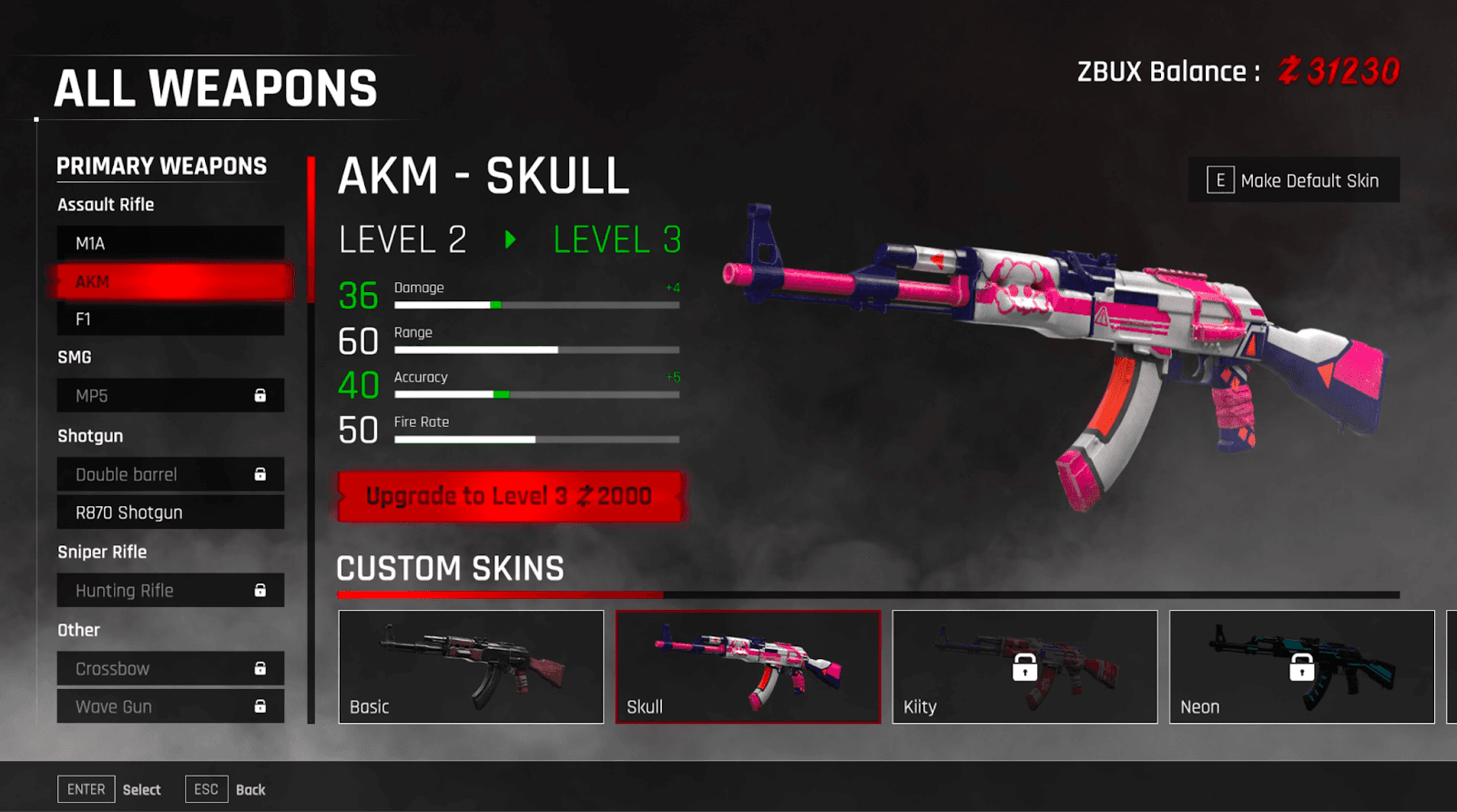Pick the locked MP5 submachine gun

pyautogui.click(x=170, y=396)
